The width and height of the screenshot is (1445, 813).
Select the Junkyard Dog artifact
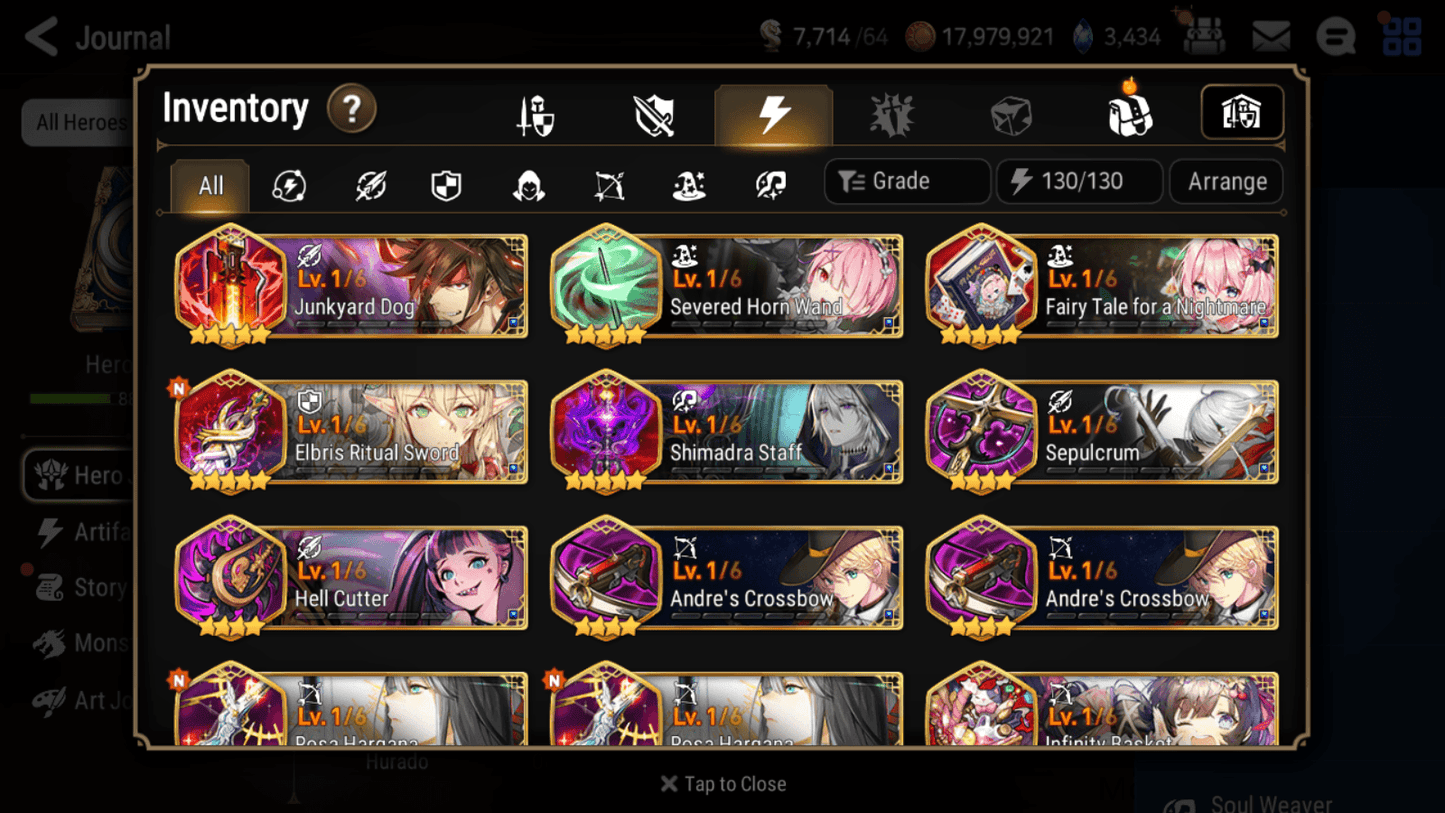(350, 287)
